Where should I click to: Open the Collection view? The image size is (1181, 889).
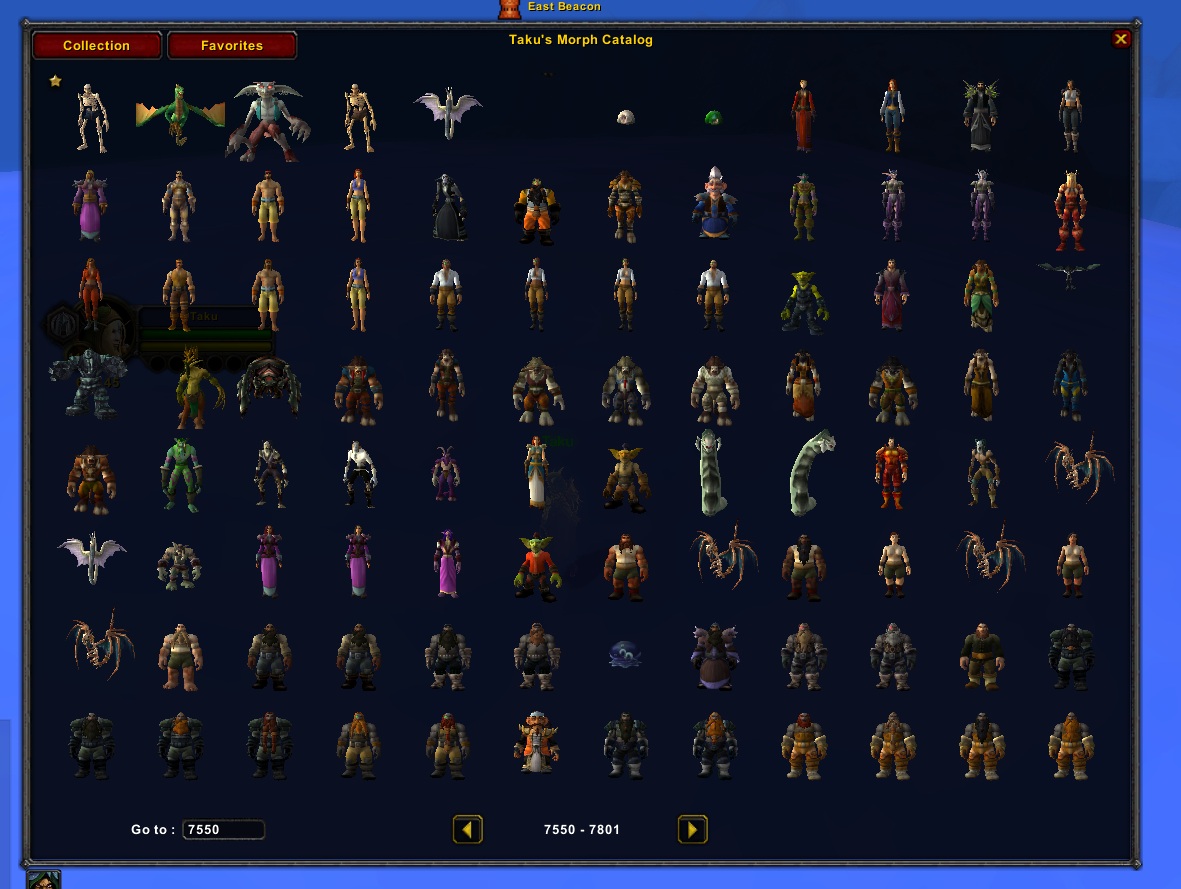(96, 46)
